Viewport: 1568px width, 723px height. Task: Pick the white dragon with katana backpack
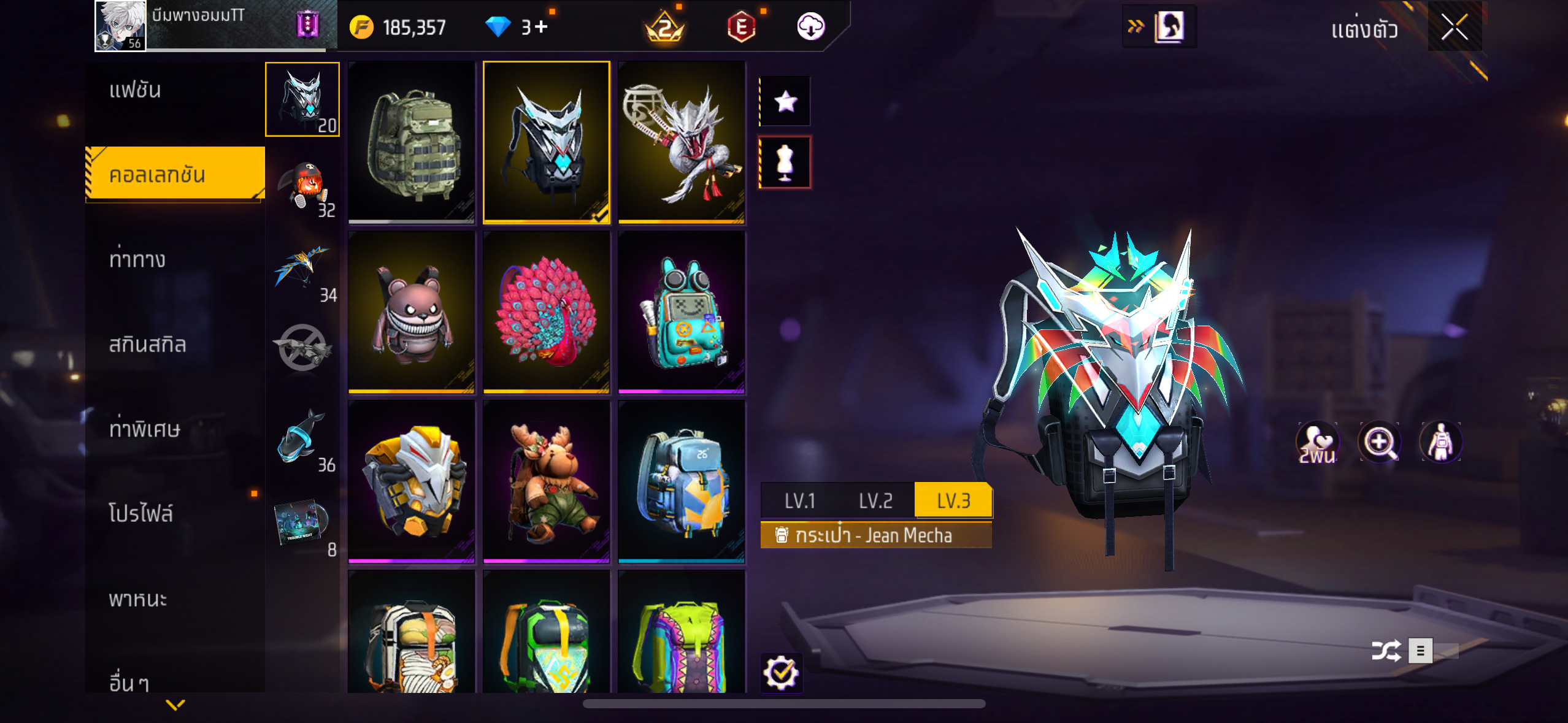click(682, 142)
